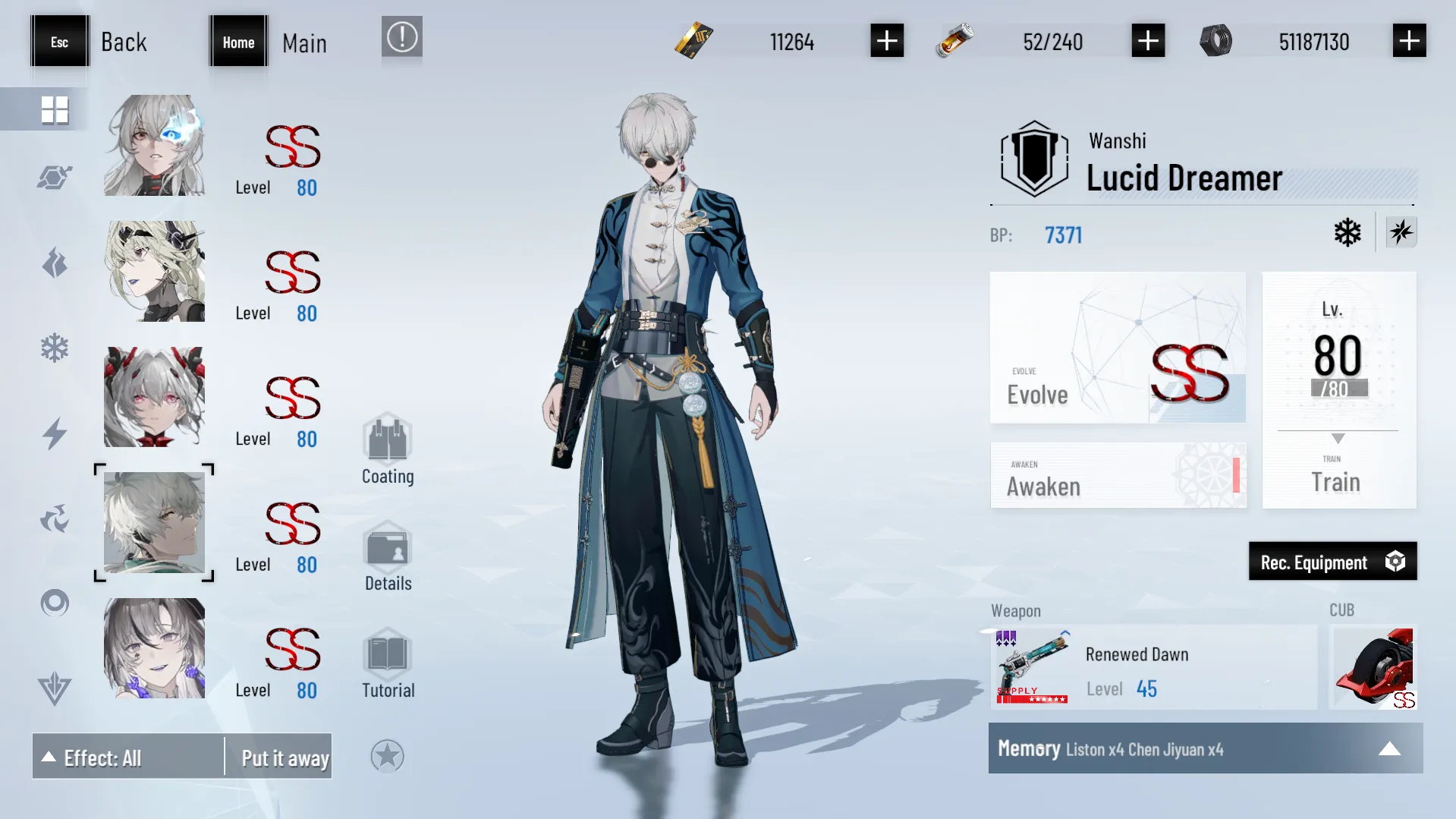Open the Awaken panel
1456x819 pixels.
[1117, 475]
